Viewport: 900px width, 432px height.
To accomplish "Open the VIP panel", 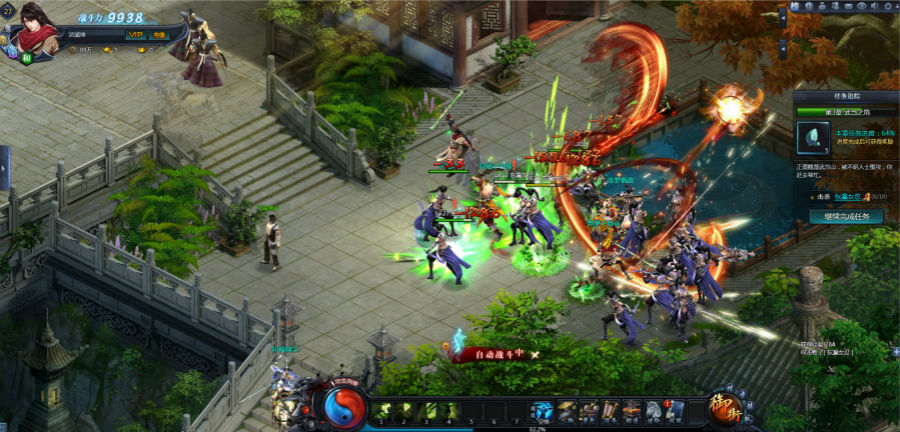I will [x=135, y=34].
